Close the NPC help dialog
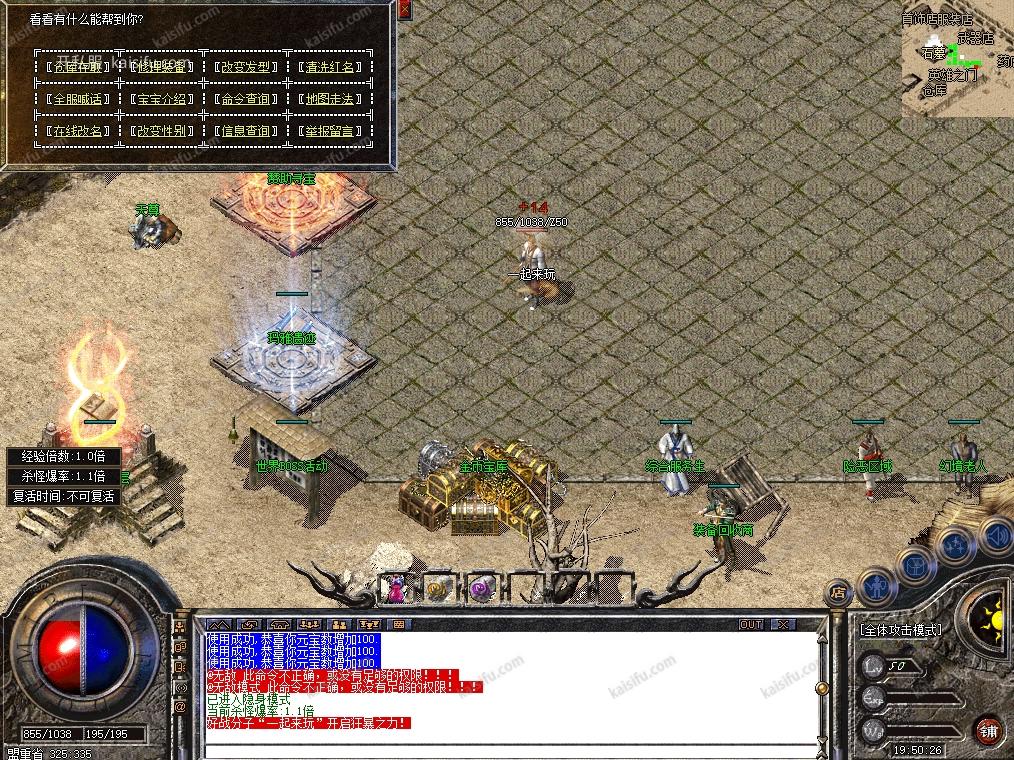Viewport: 1014px width, 760px height. tap(404, 10)
